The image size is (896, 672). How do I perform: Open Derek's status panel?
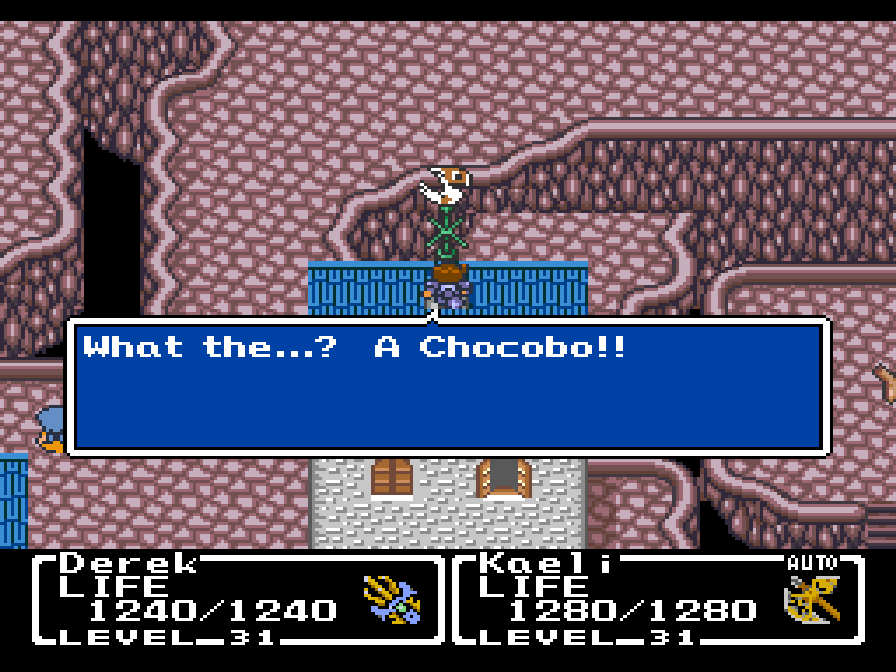[x=237, y=597]
